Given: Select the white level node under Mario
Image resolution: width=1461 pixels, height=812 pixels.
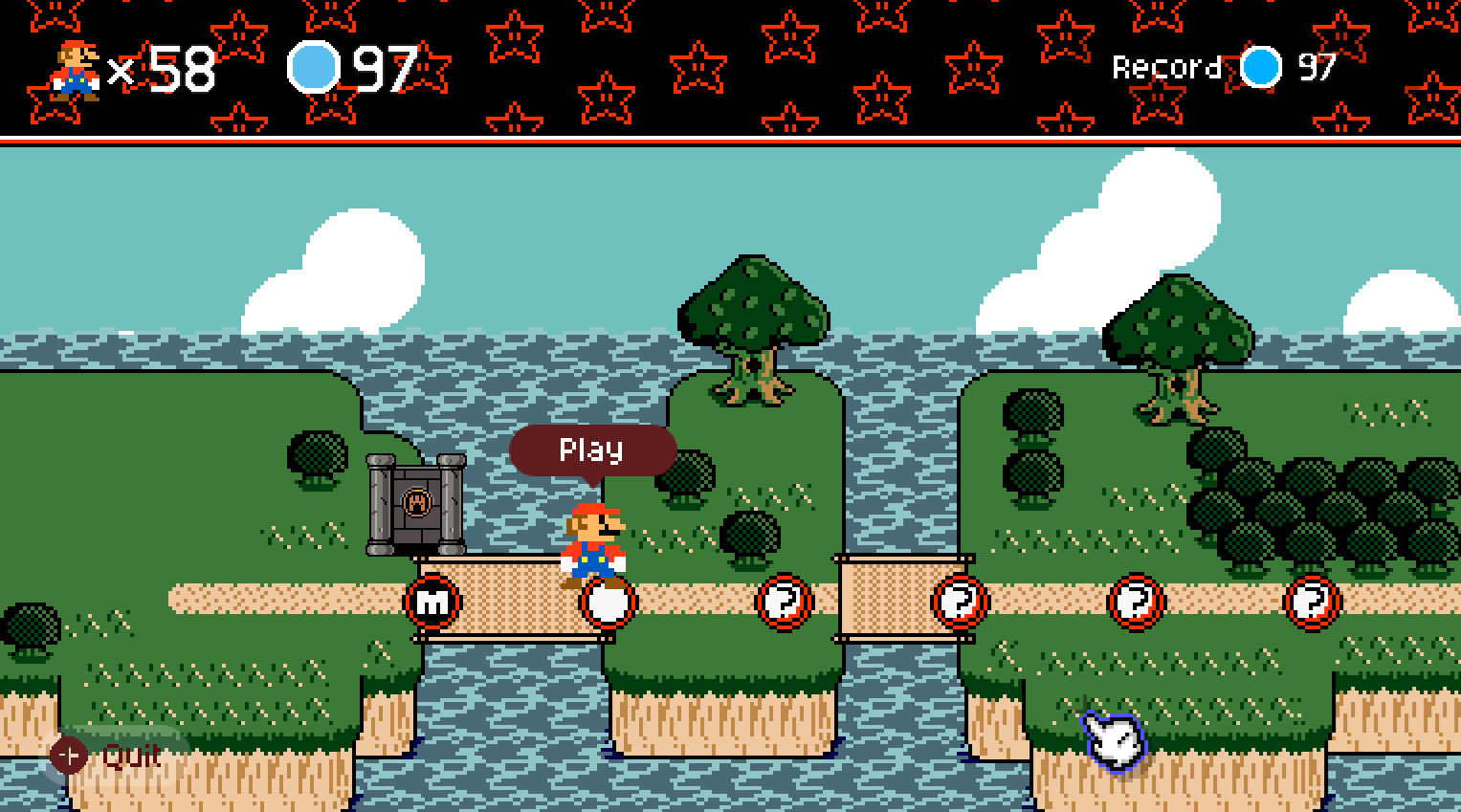Looking at the screenshot, I should (608, 602).
